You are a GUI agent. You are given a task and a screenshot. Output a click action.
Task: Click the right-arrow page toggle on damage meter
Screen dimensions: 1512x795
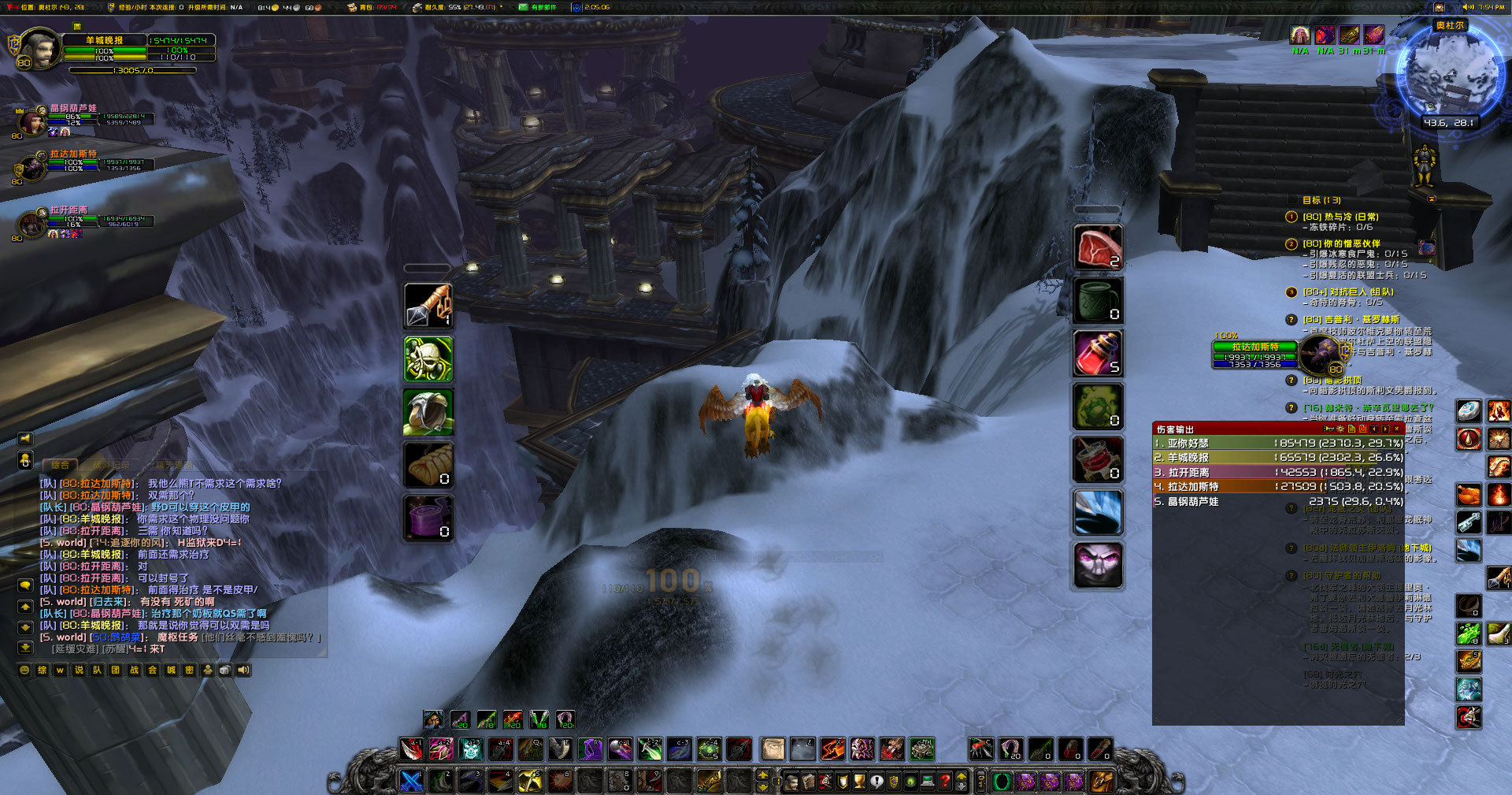click(x=1385, y=429)
